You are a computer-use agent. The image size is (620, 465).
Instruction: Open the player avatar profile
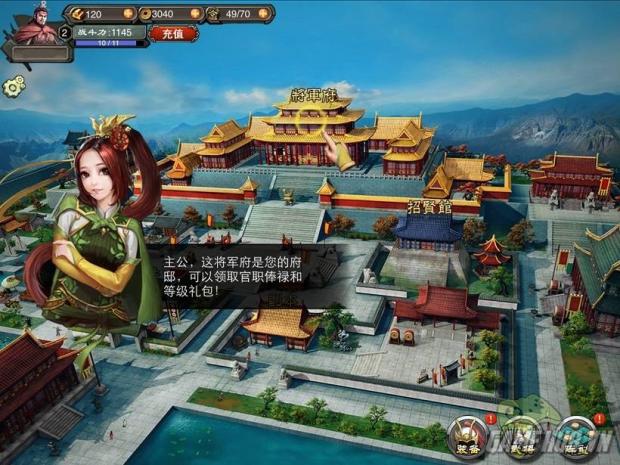click(x=34, y=24)
